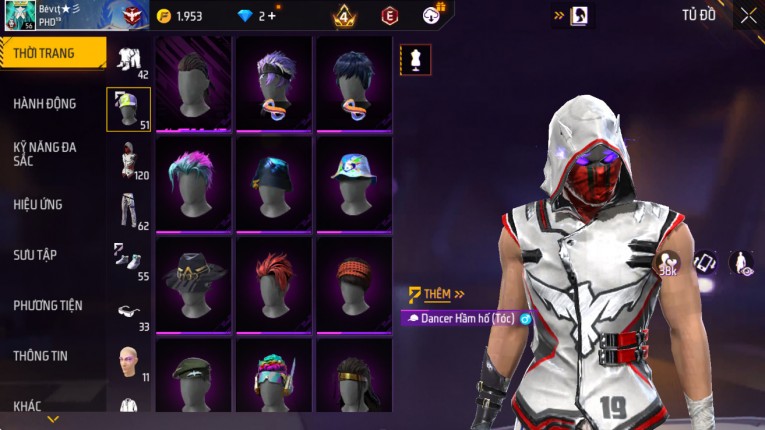Choose the red spiky hair item
This screenshot has height=430, width=765.
(x=274, y=283)
